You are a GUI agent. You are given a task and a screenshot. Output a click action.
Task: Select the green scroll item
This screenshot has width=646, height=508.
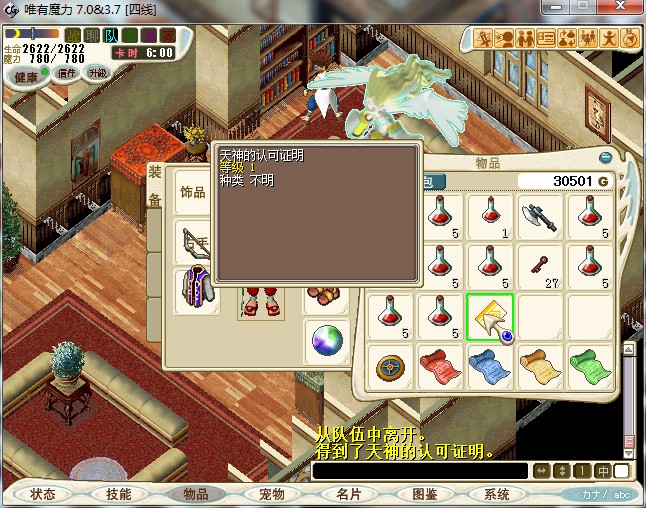591,366
